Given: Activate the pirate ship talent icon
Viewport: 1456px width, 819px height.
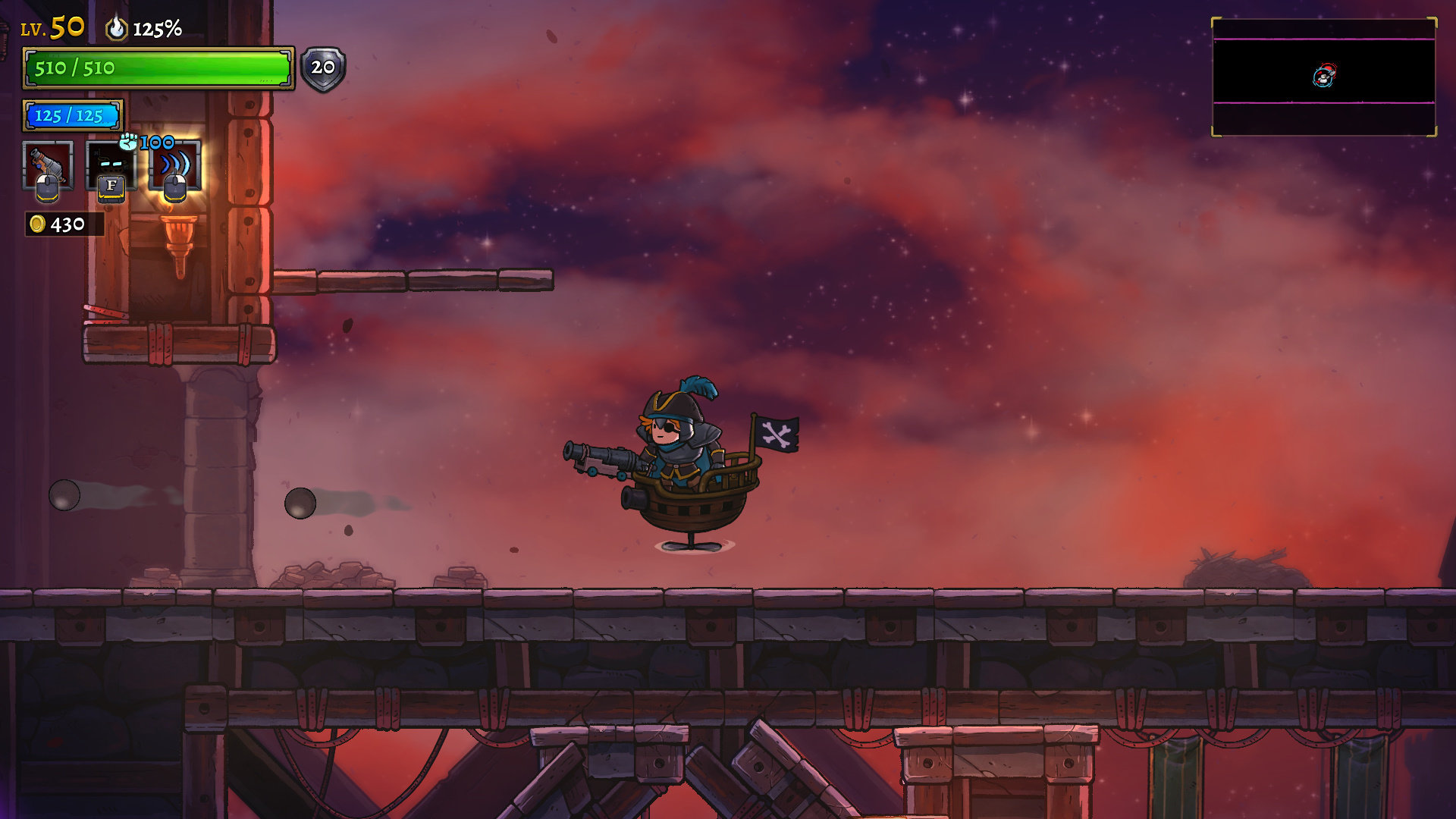Looking at the screenshot, I should point(111,165).
